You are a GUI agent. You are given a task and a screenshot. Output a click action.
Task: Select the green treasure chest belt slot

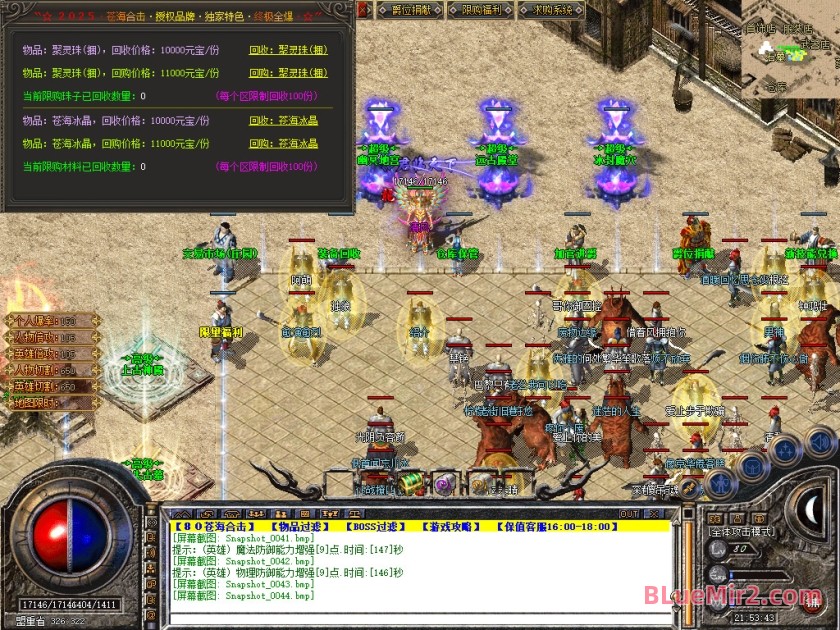tap(411, 484)
